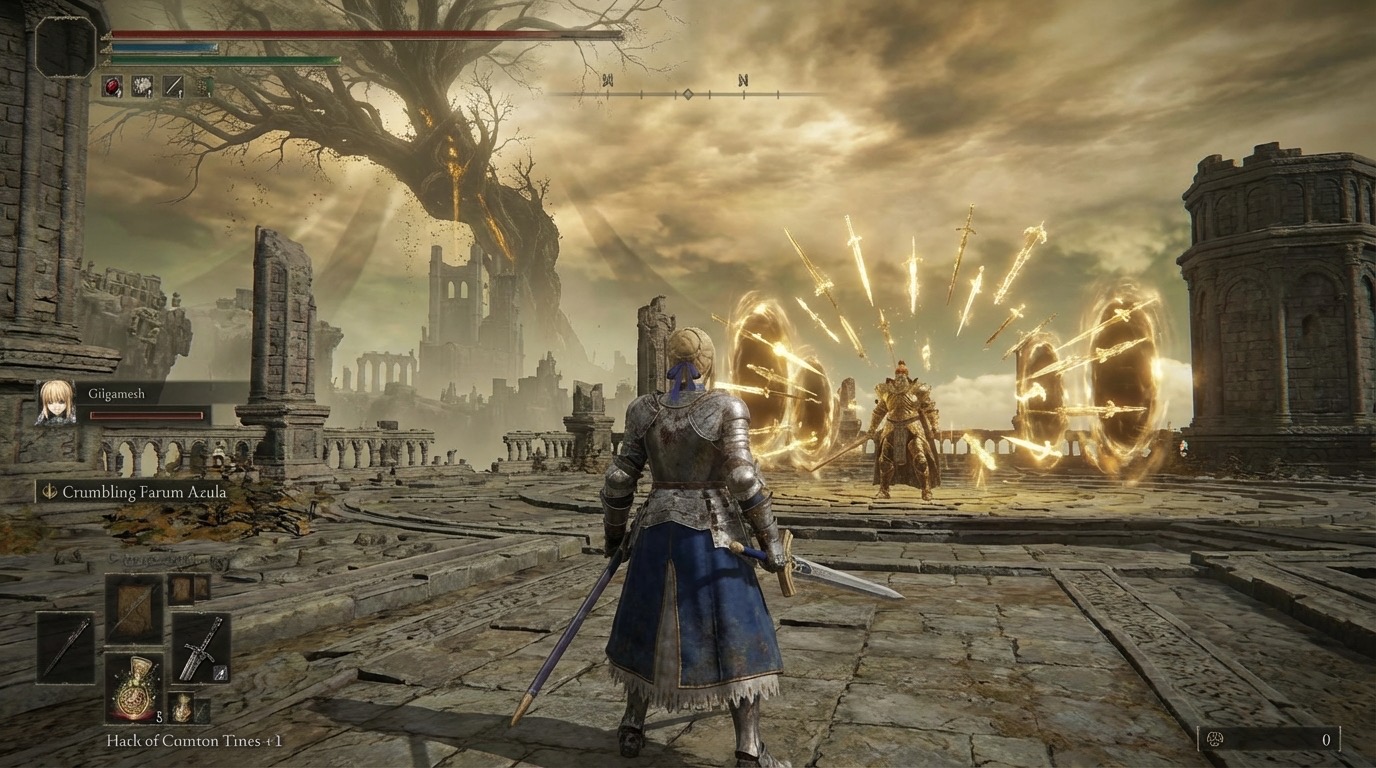Use the golden flask quick item
The height and width of the screenshot is (768, 1376).
(x=133, y=687)
